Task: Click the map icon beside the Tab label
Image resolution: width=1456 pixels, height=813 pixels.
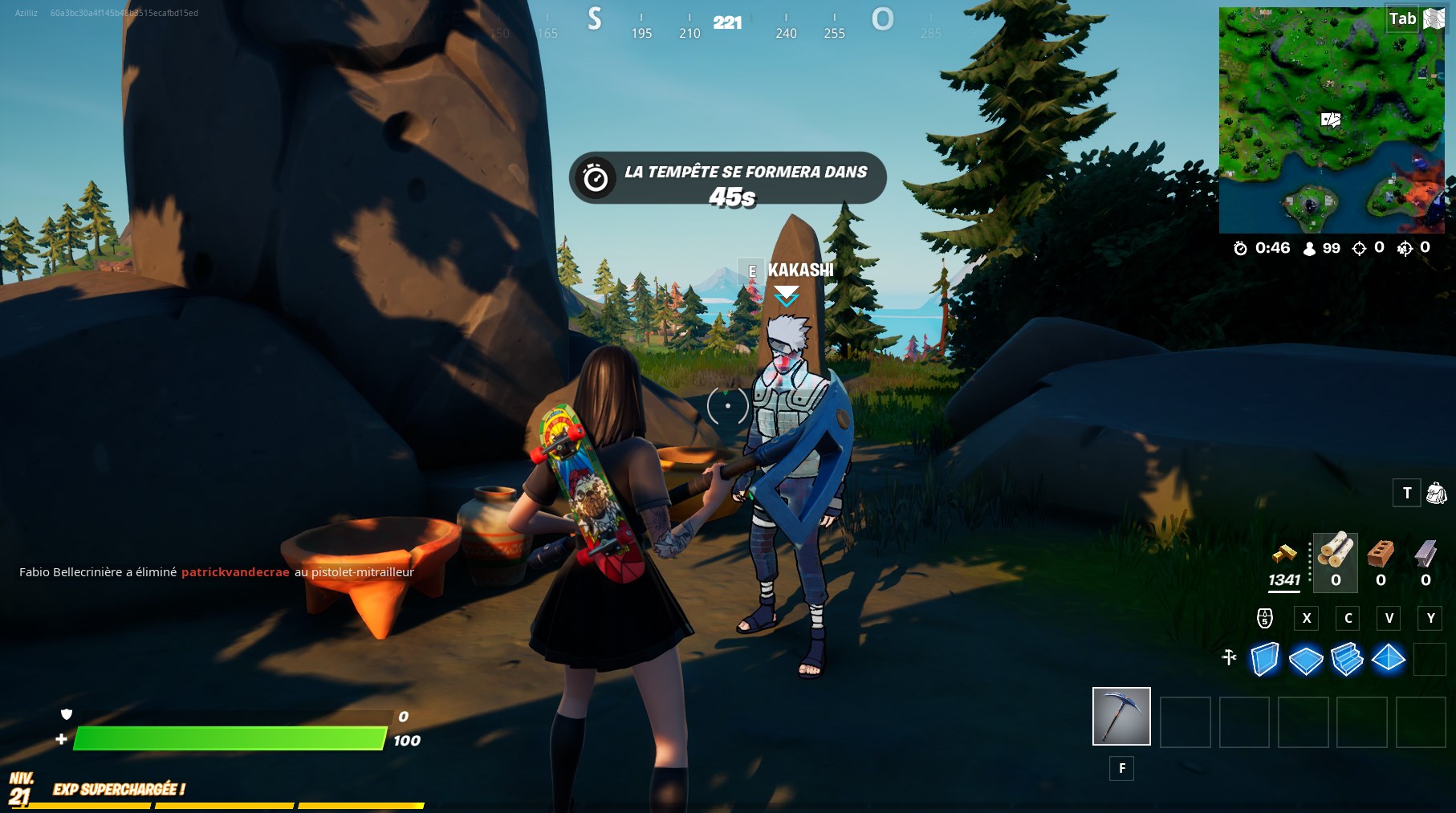Action: pos(1433,18)
